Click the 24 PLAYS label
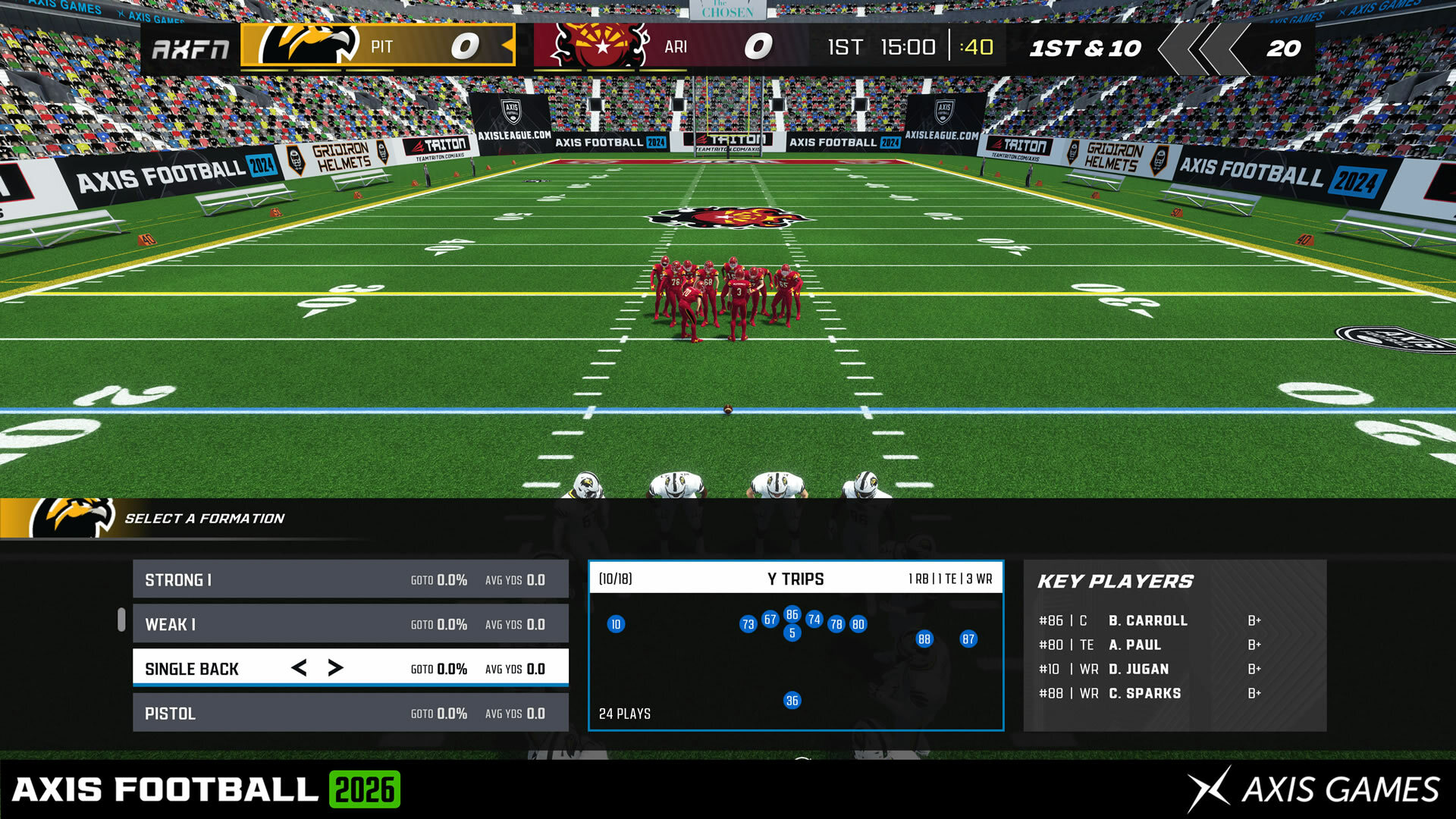This screenshot has width=1456, height=819. tap(623, 713)
